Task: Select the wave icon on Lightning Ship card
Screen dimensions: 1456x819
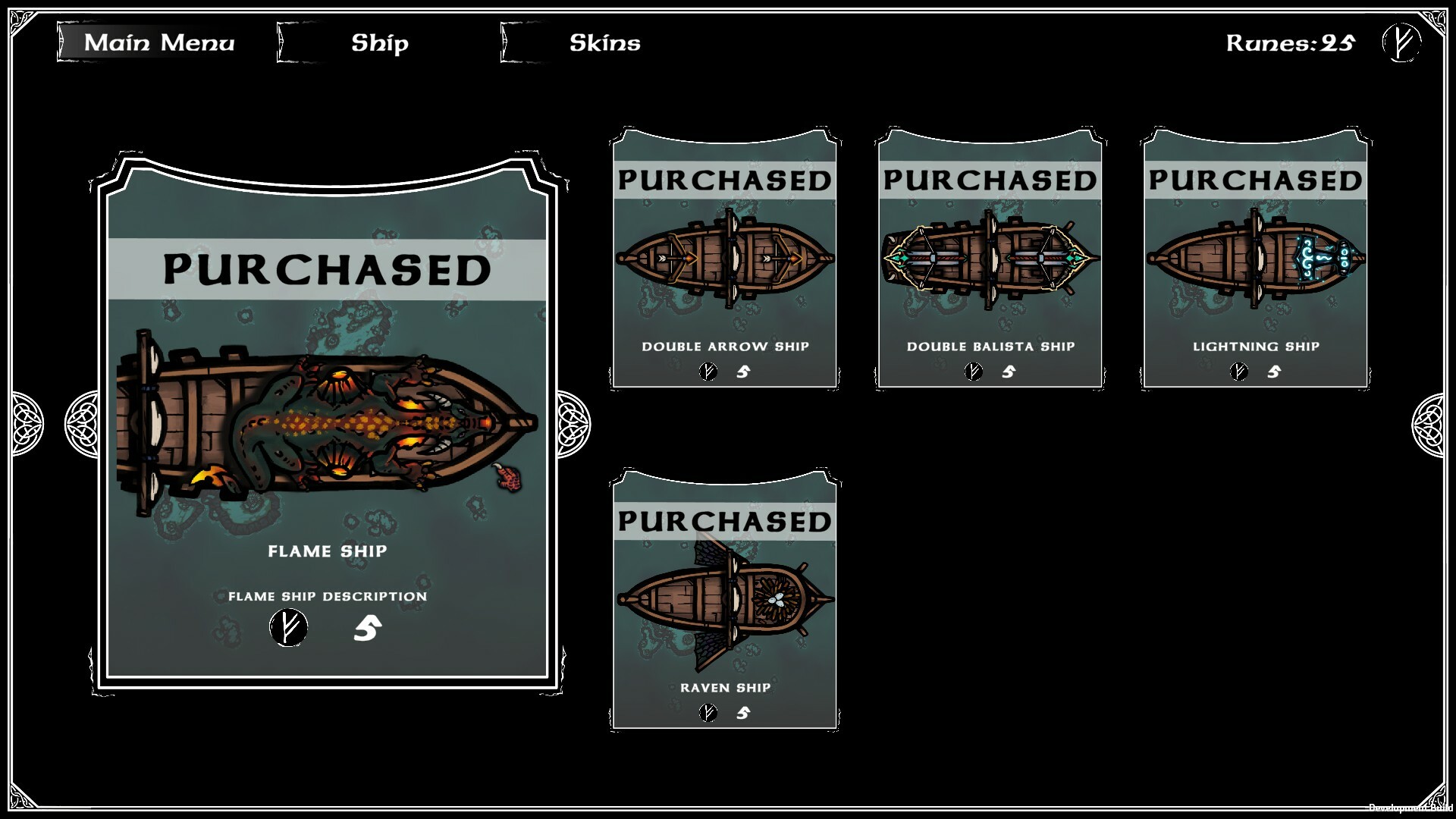Action: point(1273,371)
